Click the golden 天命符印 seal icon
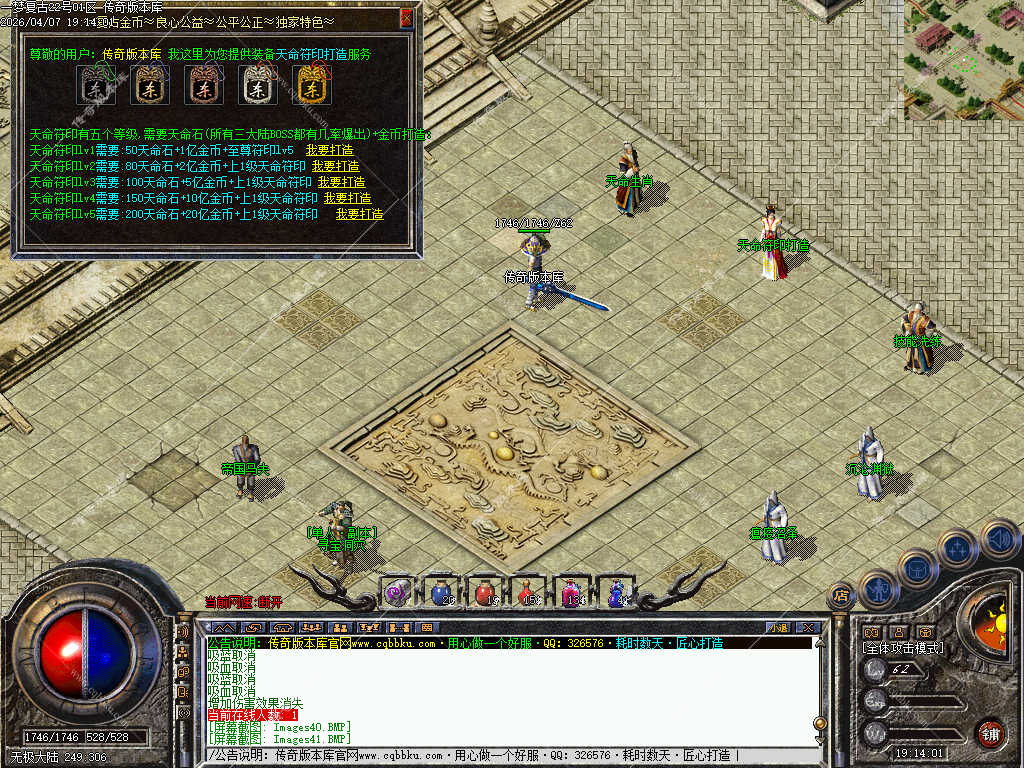Image resolution: width=1024 pixels, height=768 pixels. point(311,87)
